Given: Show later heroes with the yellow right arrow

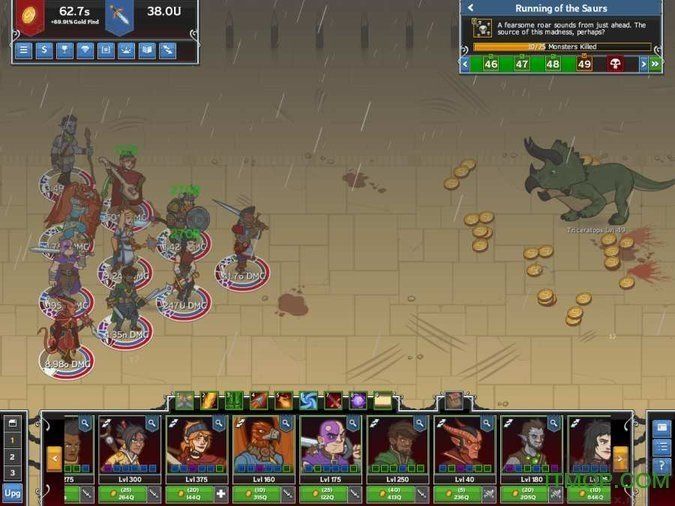Looking at the screenshot, I should pyautogui.click(x=620, y=458).
